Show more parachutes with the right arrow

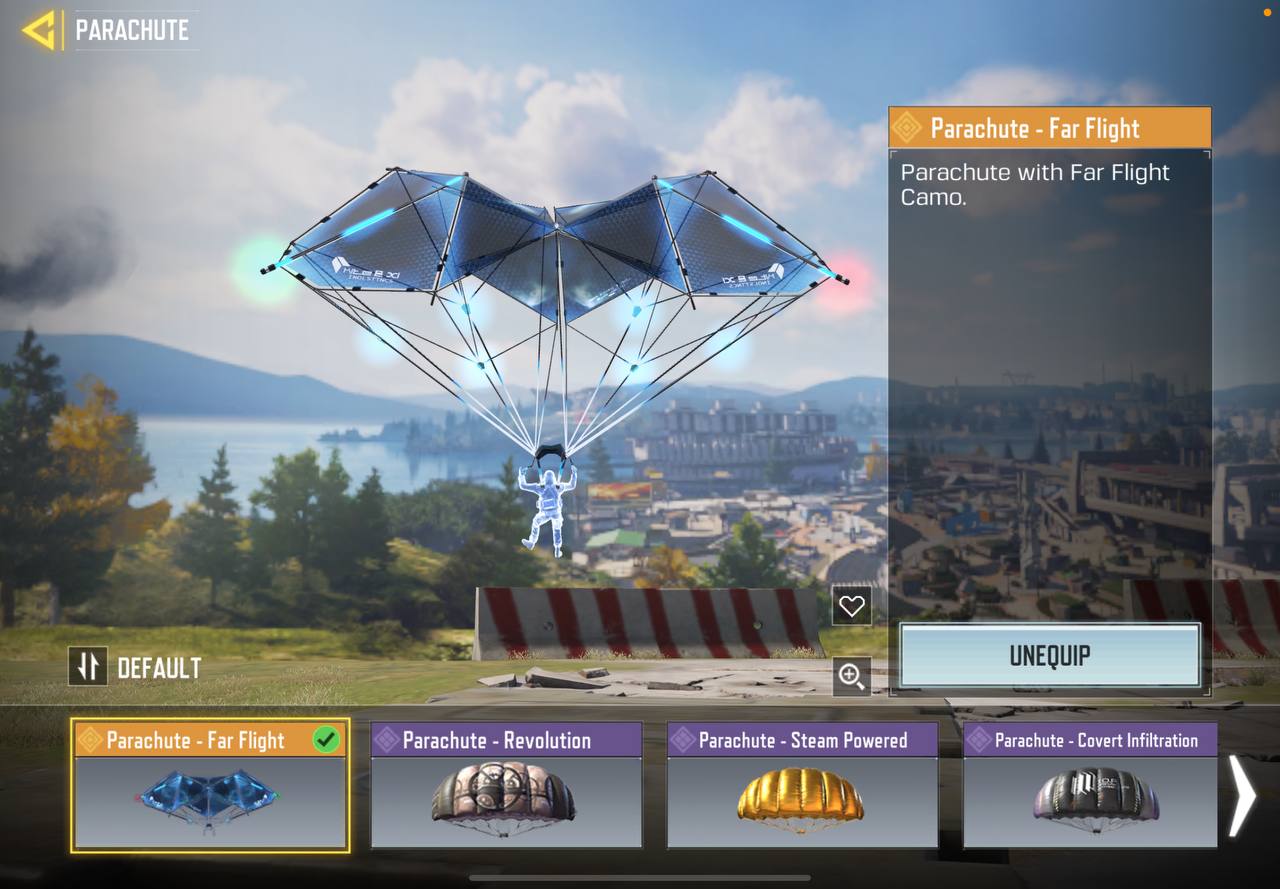coord(1241,795)
